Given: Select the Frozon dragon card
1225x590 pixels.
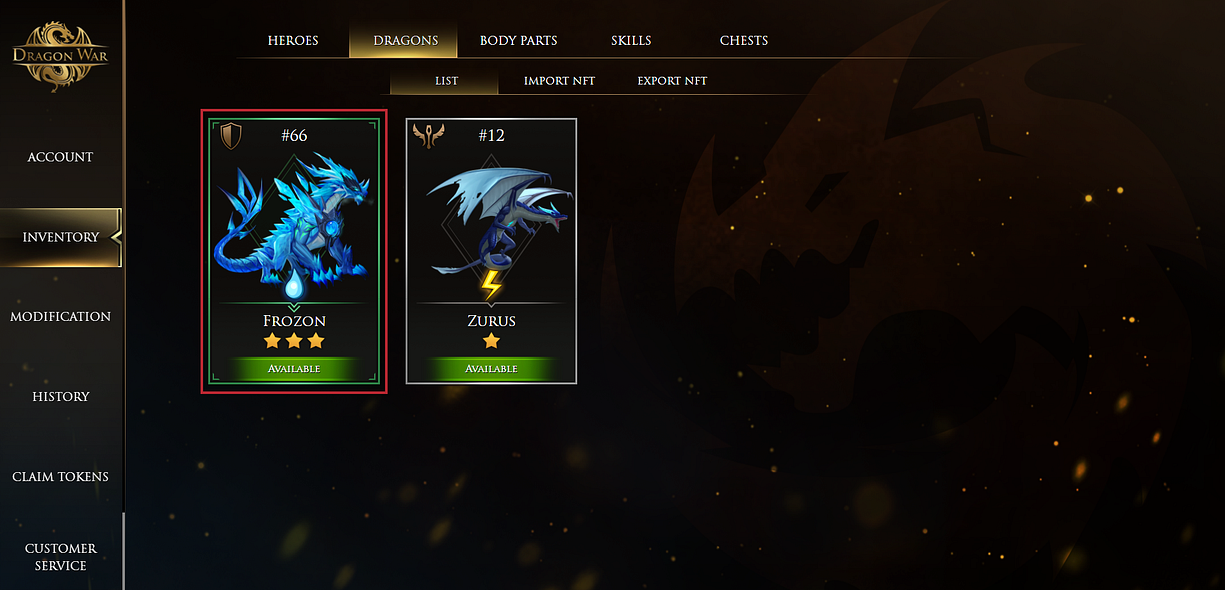Looking at the screenshot, I should click(x=294, y=250).
